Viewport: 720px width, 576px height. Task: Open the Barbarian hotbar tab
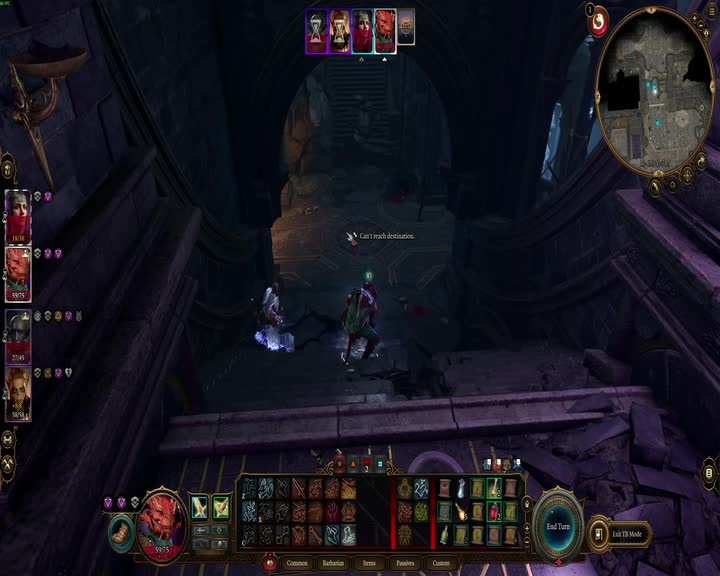[334, 564]
